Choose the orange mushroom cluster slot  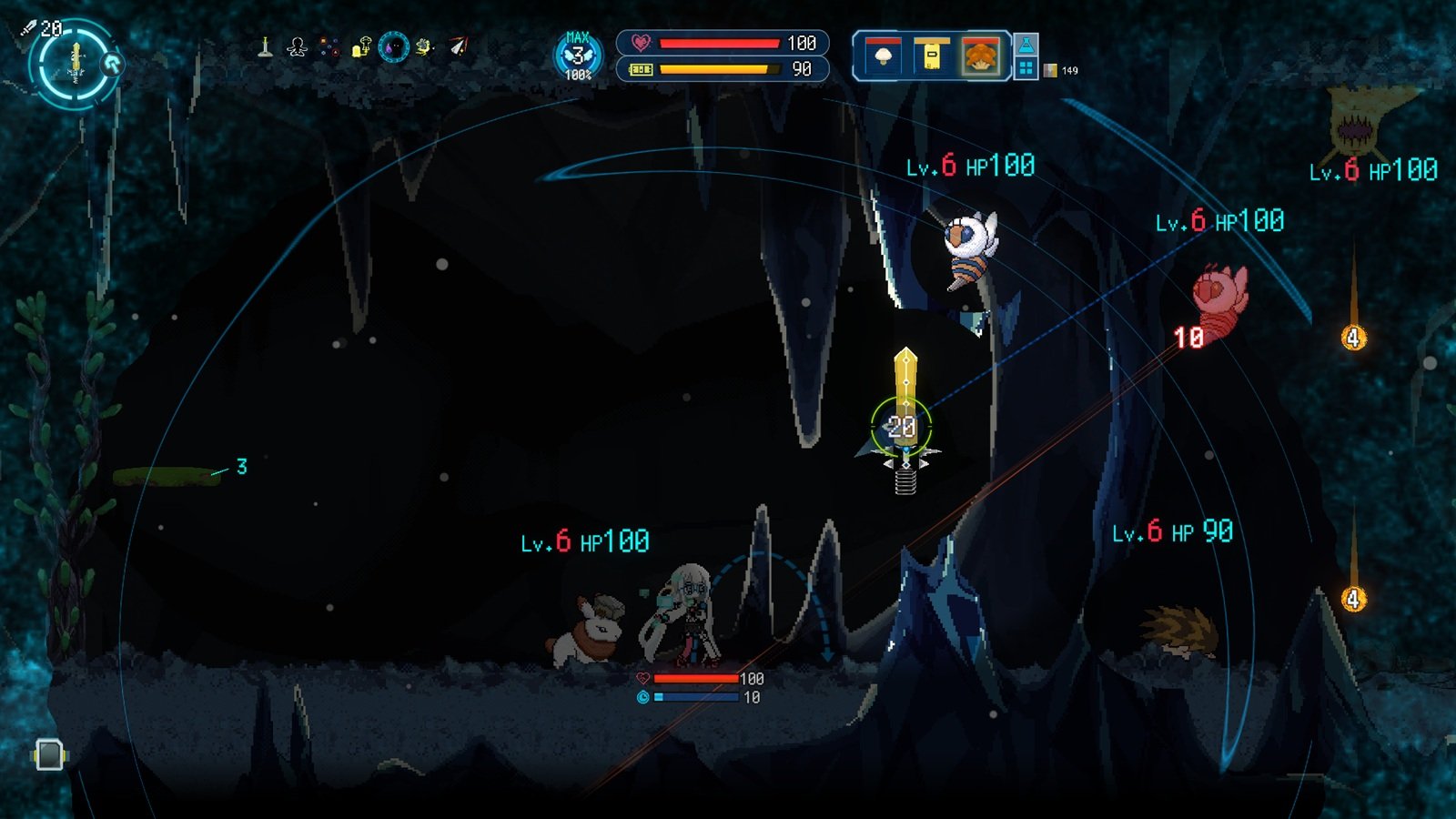pyautogui.click(x=981, y=56)
